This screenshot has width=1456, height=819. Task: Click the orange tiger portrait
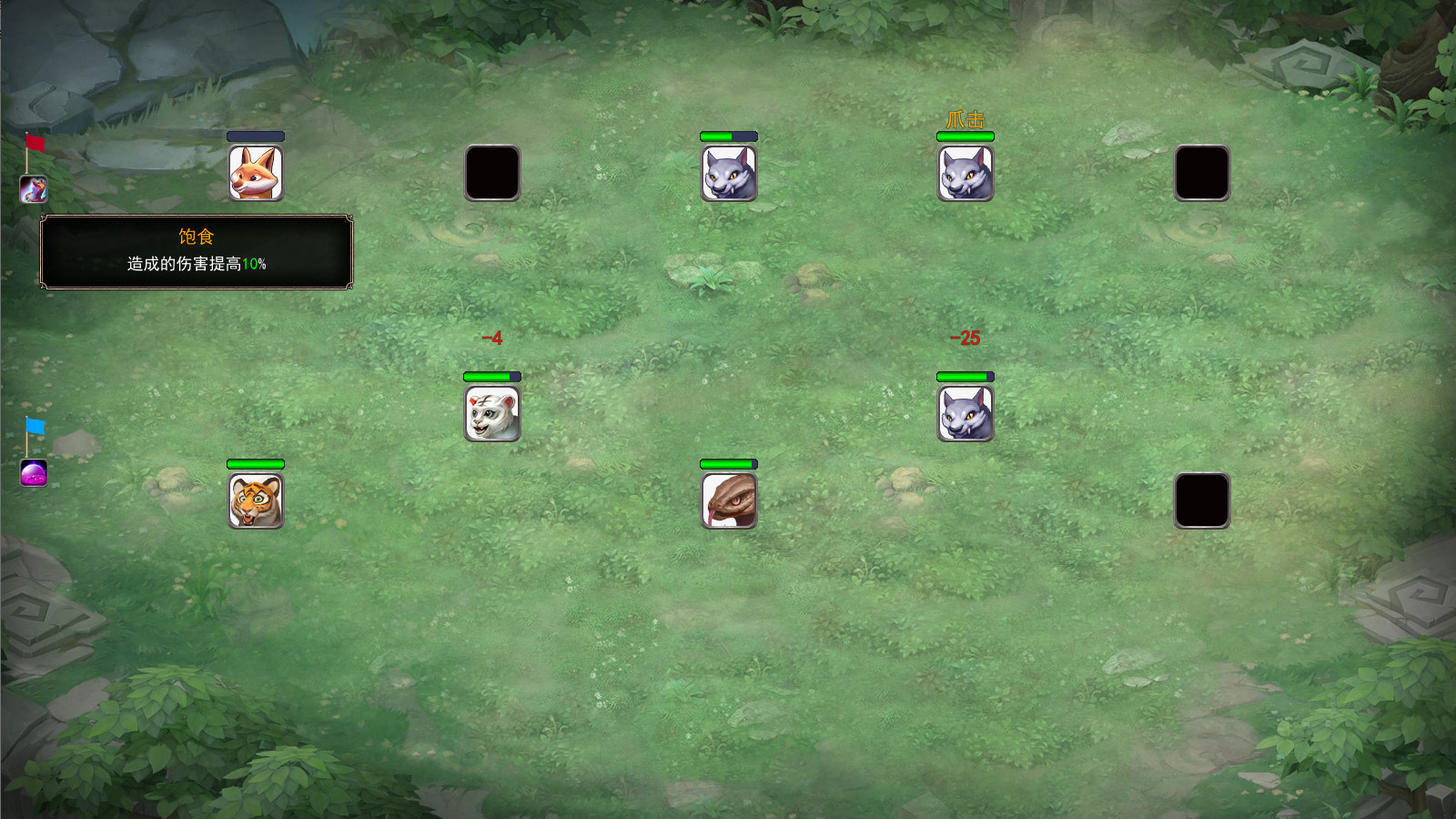[256, 498]
